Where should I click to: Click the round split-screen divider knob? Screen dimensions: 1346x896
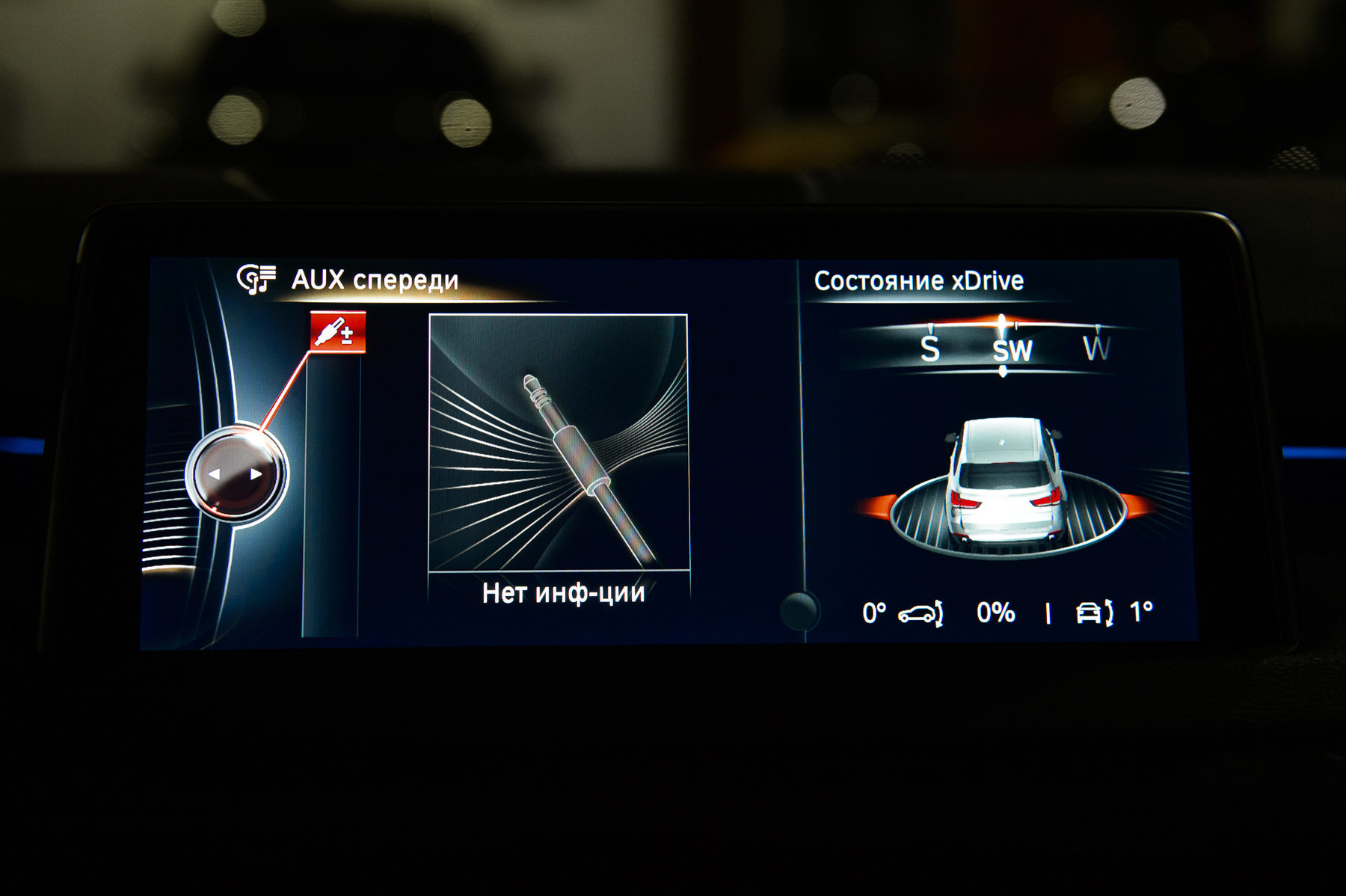tap(799, 610)
